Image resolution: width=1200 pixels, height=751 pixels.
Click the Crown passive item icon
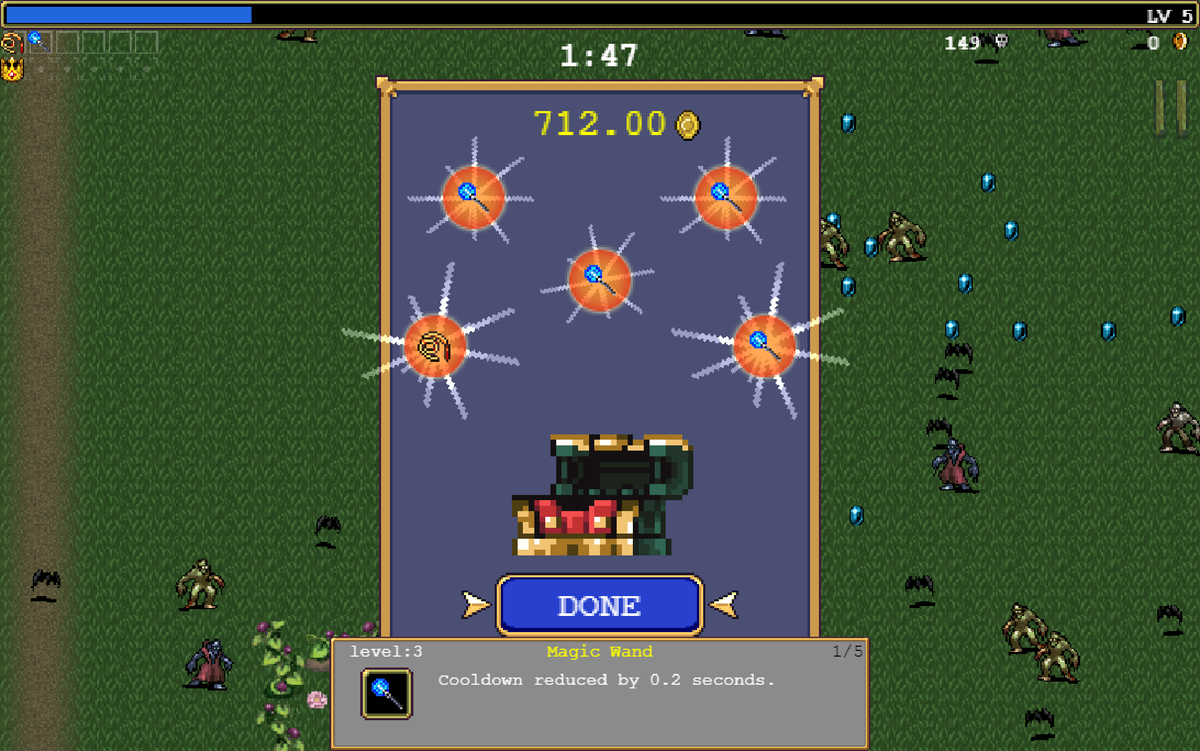pyautogui.click(x=12, y=69)
